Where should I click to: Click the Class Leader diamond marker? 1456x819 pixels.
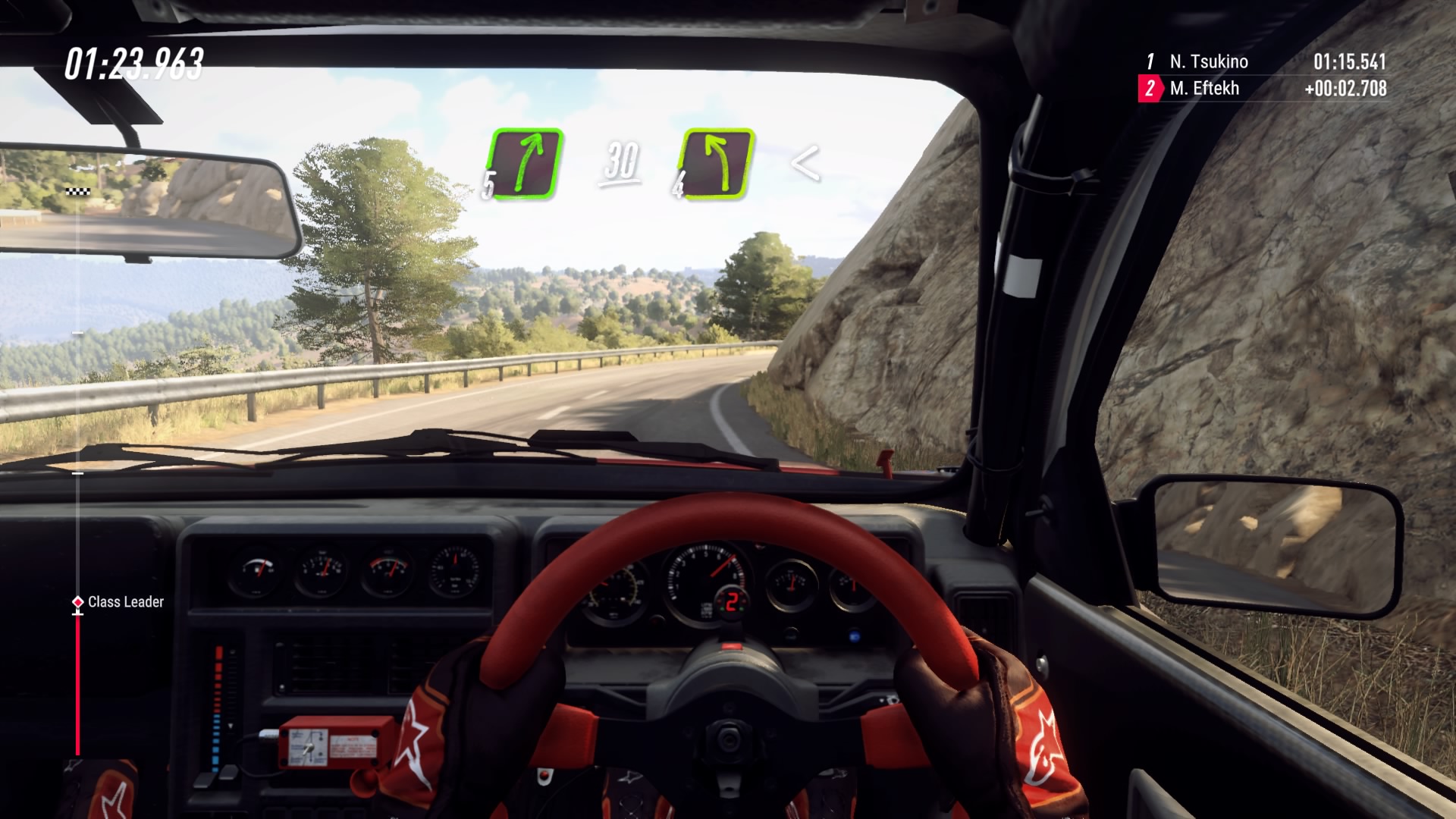tap(77, 603)
